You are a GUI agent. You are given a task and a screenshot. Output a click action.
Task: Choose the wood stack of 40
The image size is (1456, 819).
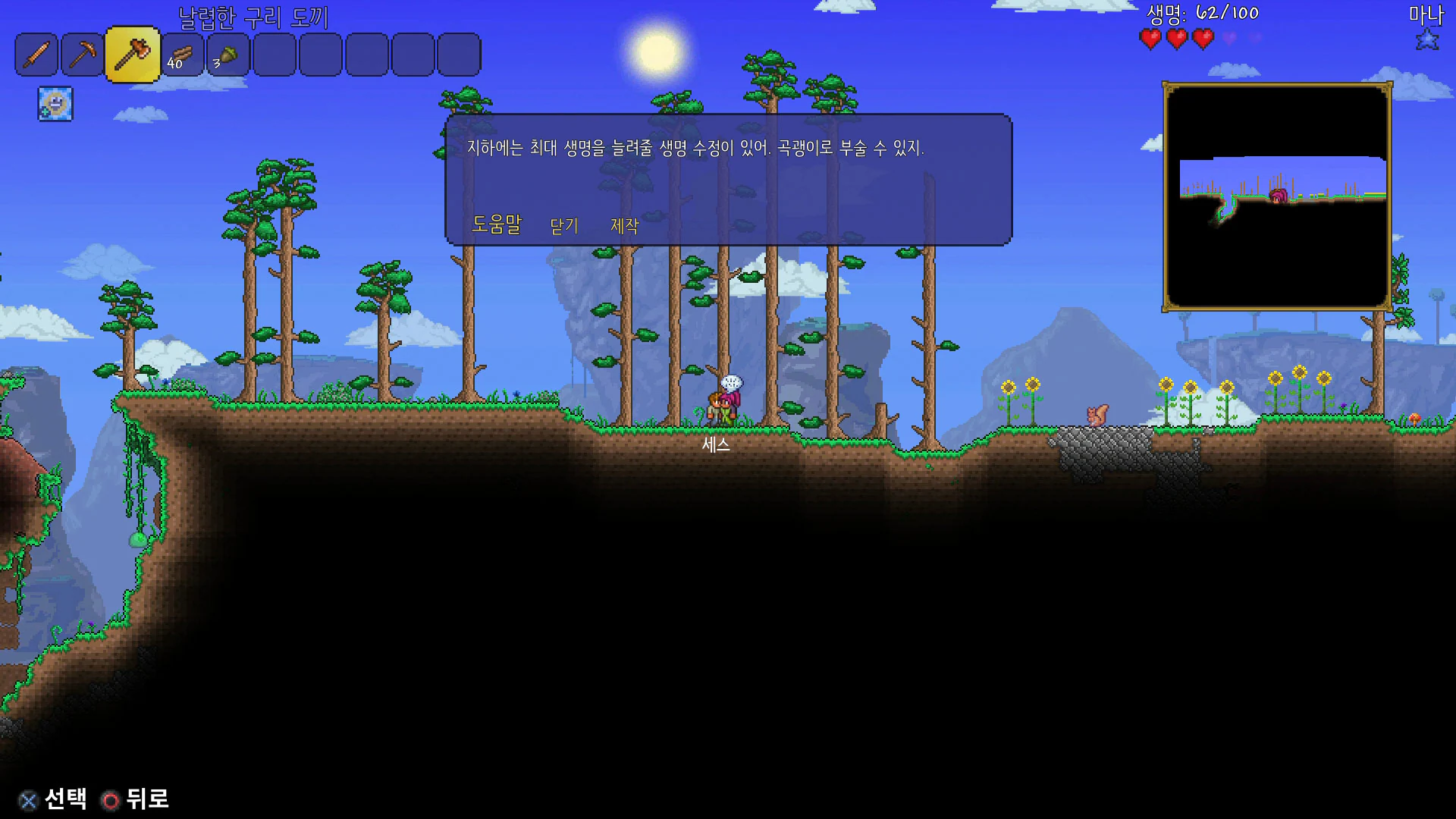(x=182, y=55)
